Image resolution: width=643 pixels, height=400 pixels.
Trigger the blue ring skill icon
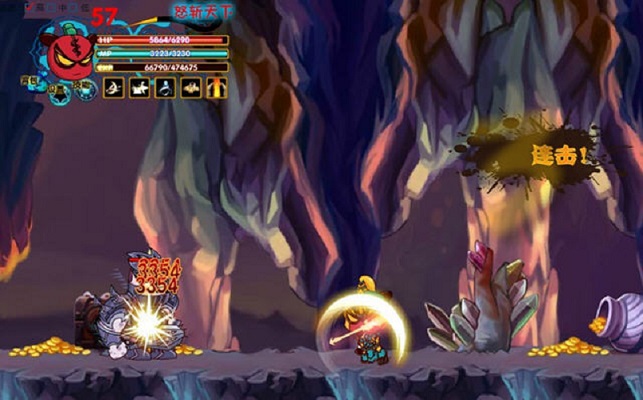coord(164,88)
